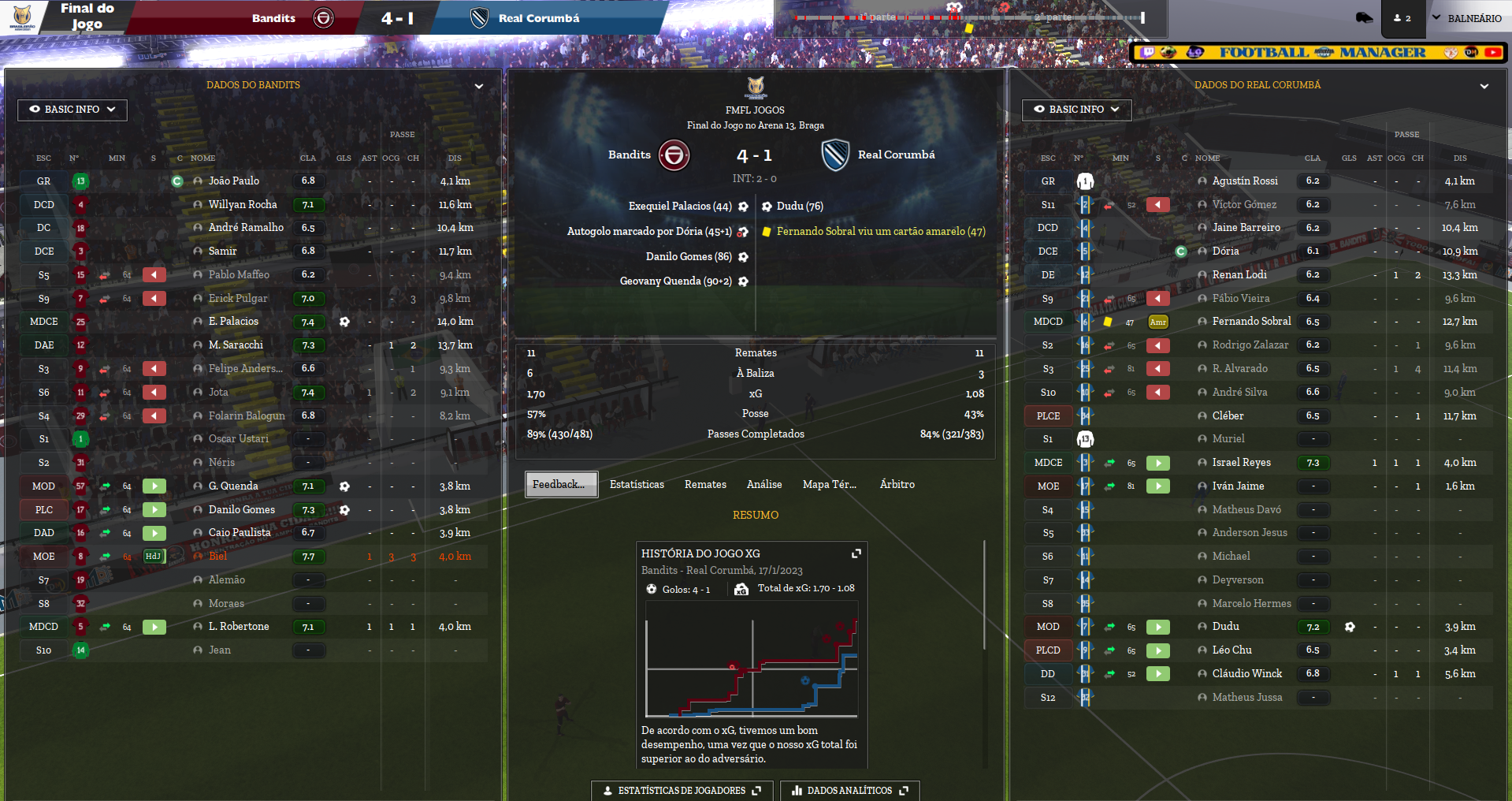This screenshot has width=1512, height=801.
Task: View the Árbitro tab
Action: click(x=897, y=484)
